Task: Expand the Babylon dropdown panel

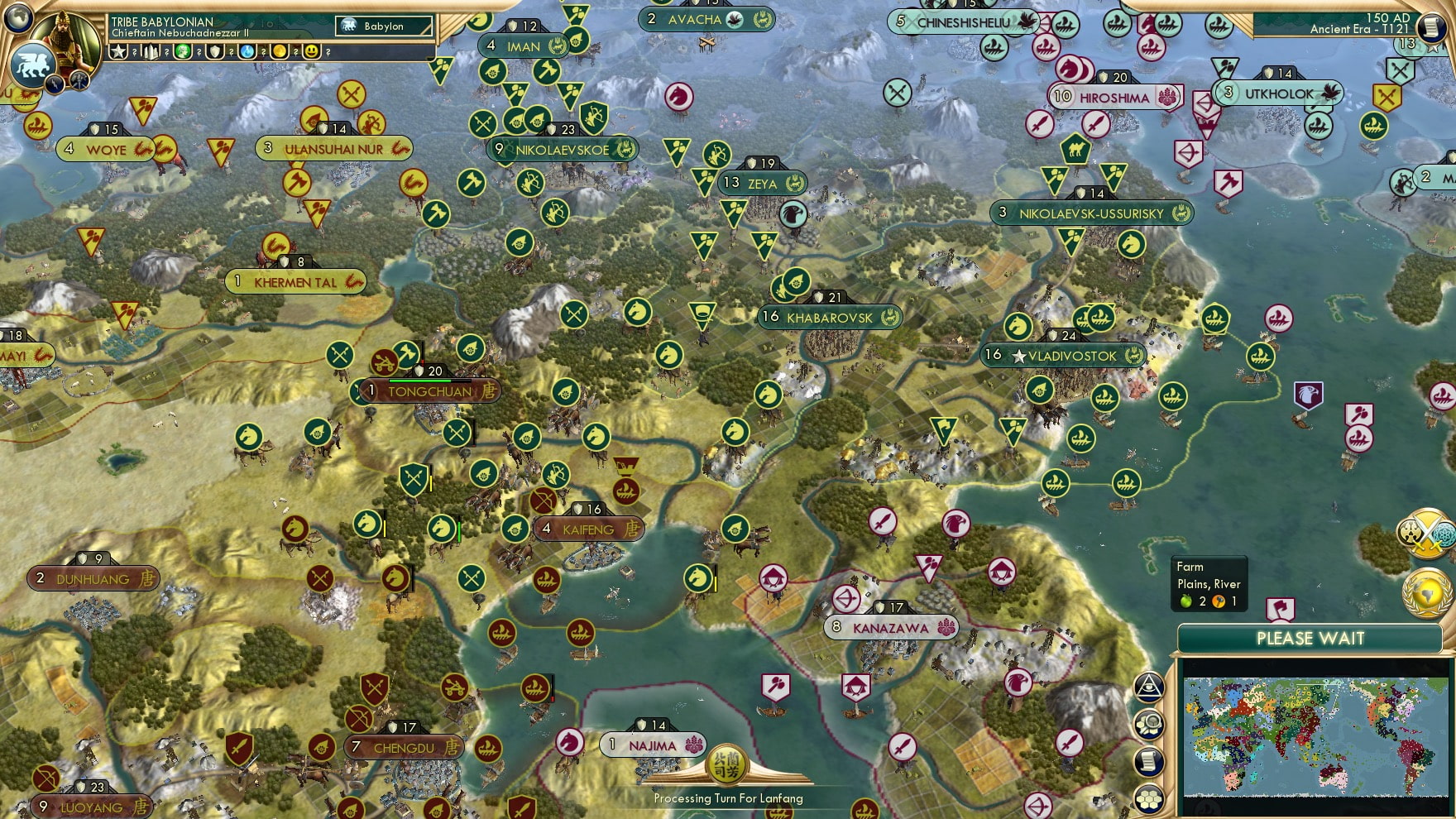Action: pos(385,26)
